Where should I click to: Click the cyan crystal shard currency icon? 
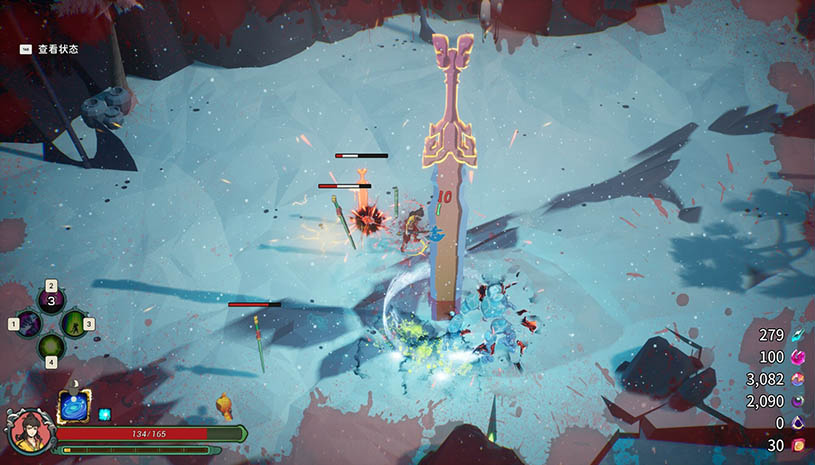[x=797, y=335]
